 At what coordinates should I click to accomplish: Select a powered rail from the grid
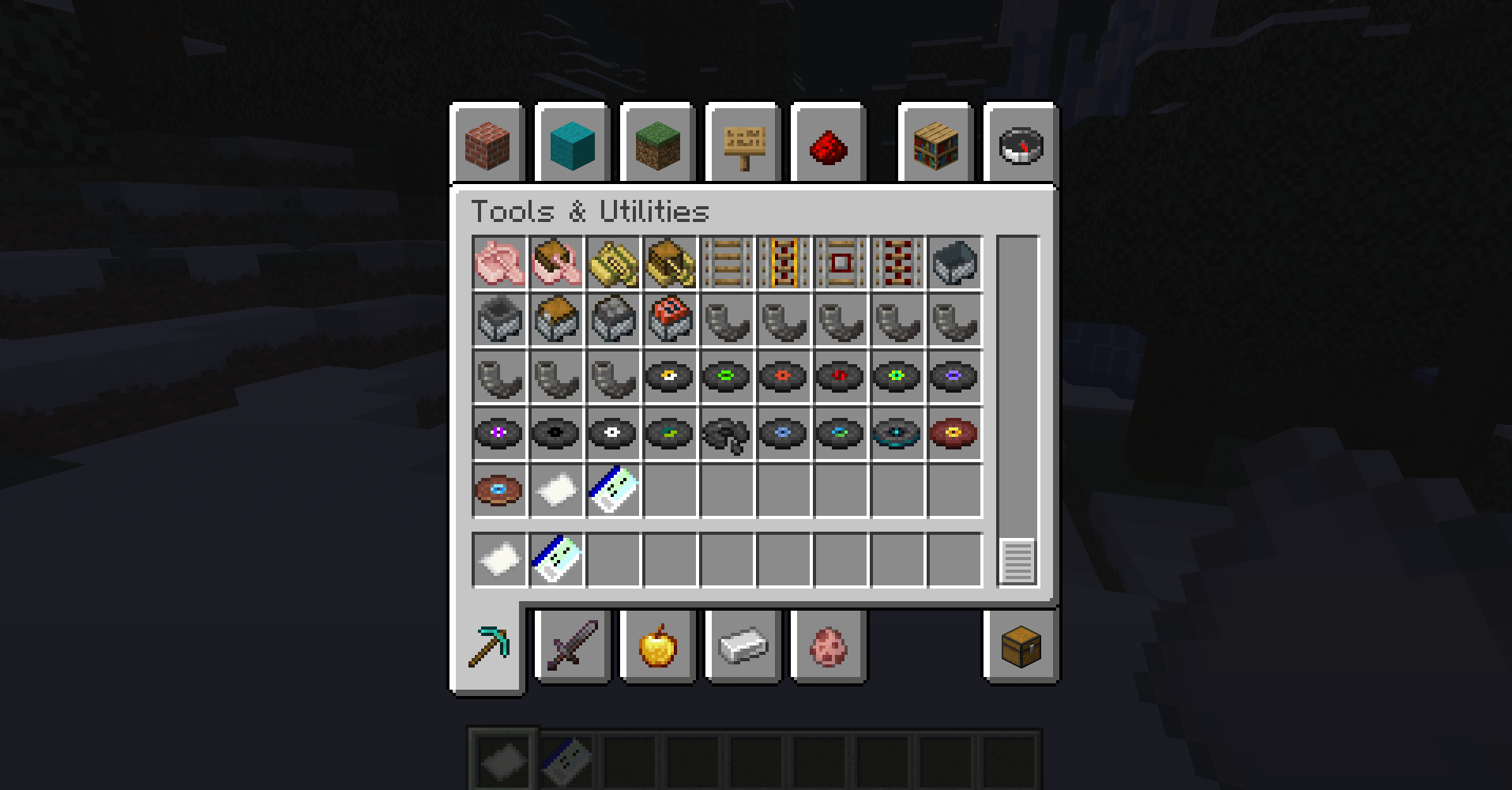(783, 264)
